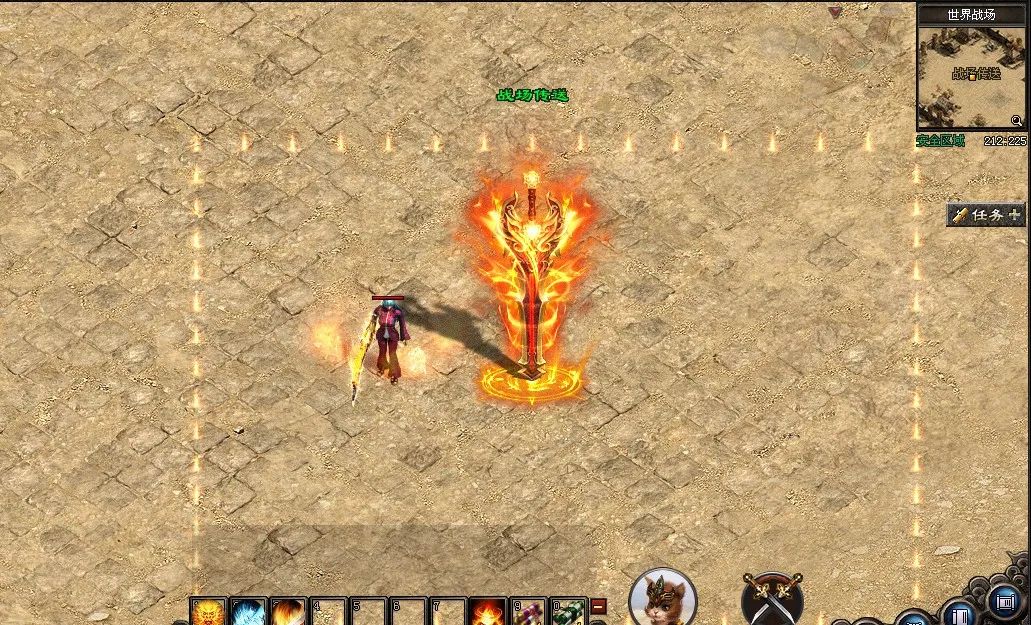Screen dimensions: 1031x625
Task: Use the green scroll bundle item
Action: point(567,612)
